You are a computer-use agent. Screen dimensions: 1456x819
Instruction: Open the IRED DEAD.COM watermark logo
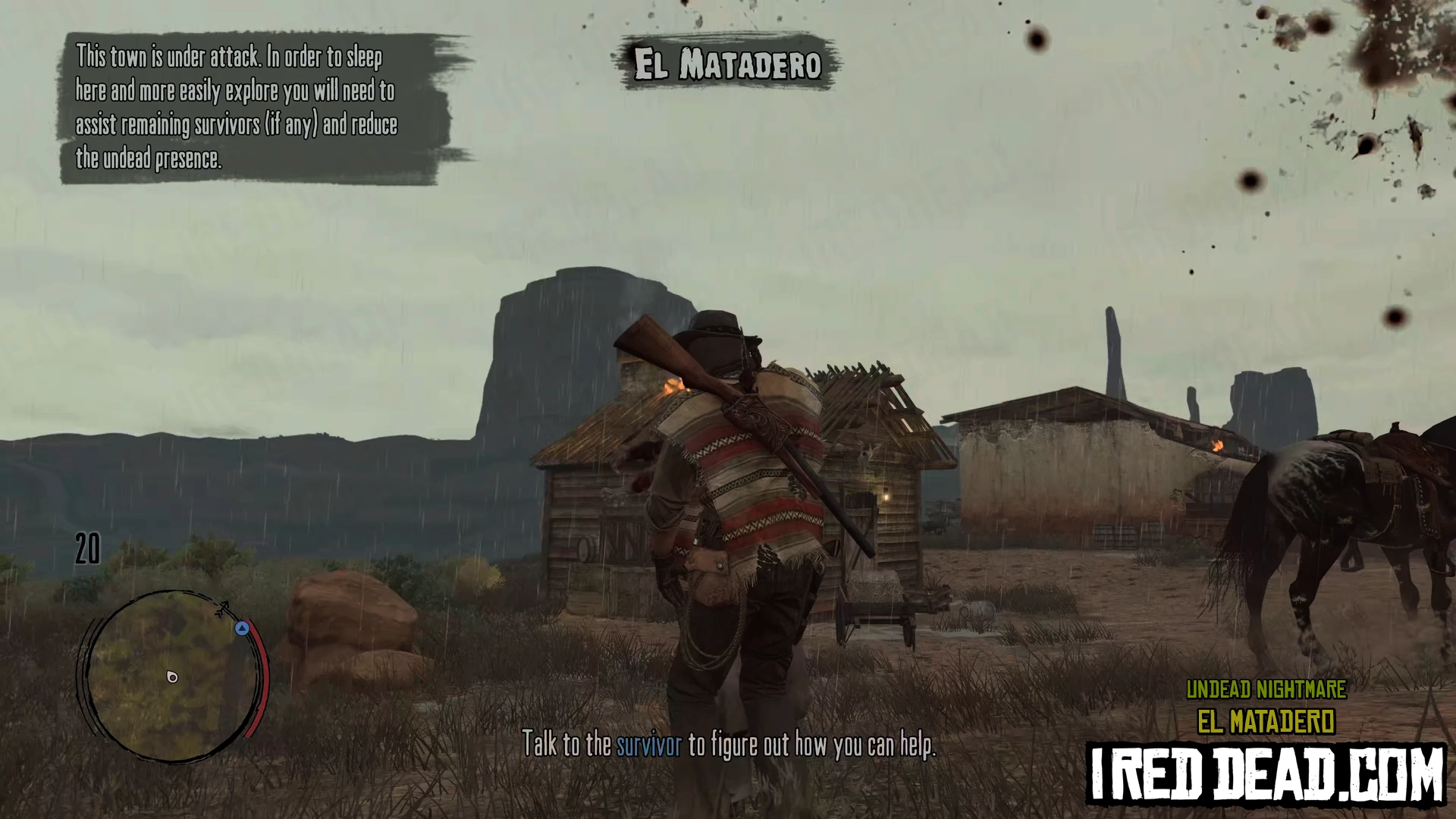[1266, 774]
